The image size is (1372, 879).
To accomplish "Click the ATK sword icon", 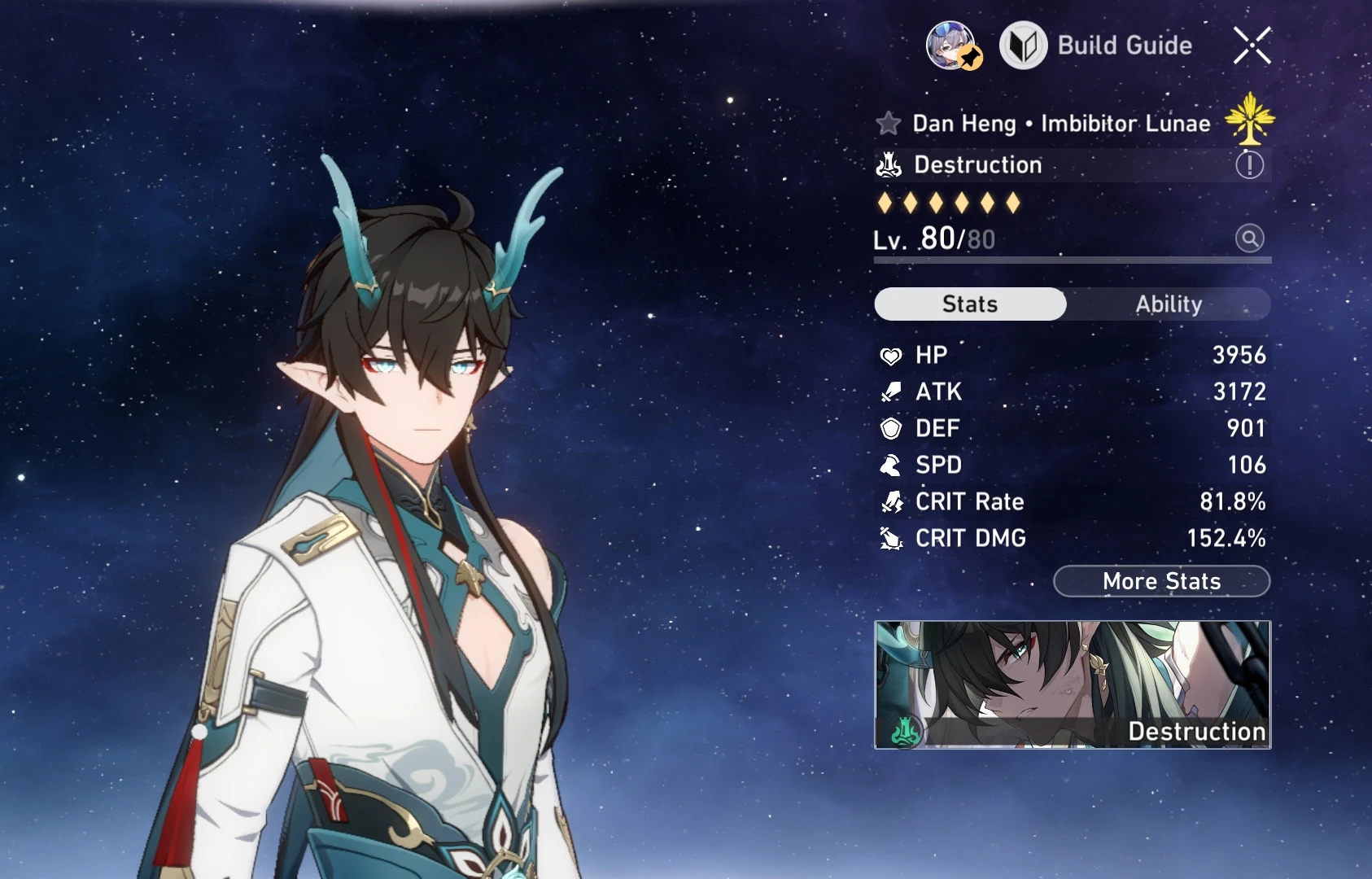I will [x=892, y=391].
